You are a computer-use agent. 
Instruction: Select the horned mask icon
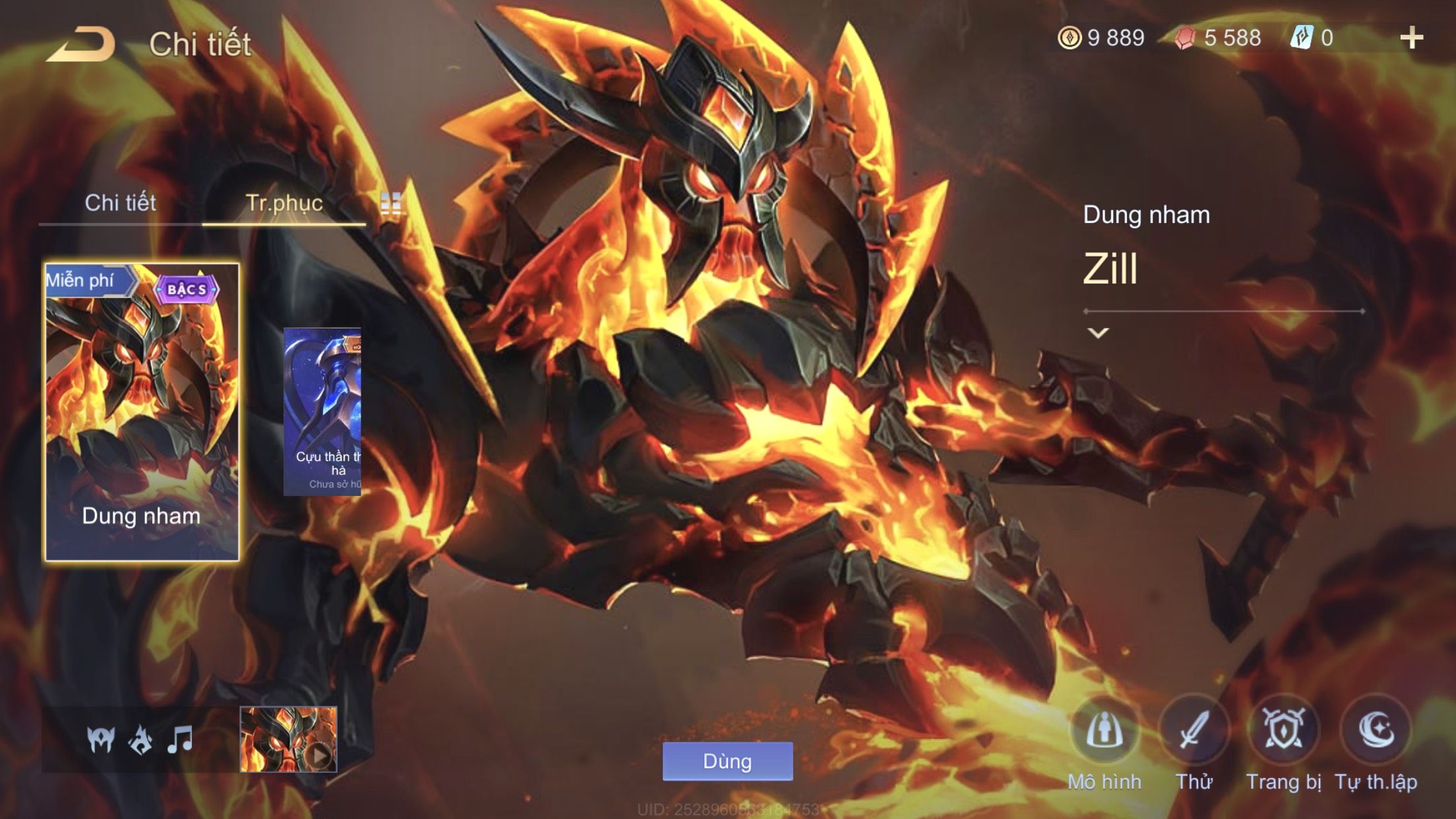[101, 739]
